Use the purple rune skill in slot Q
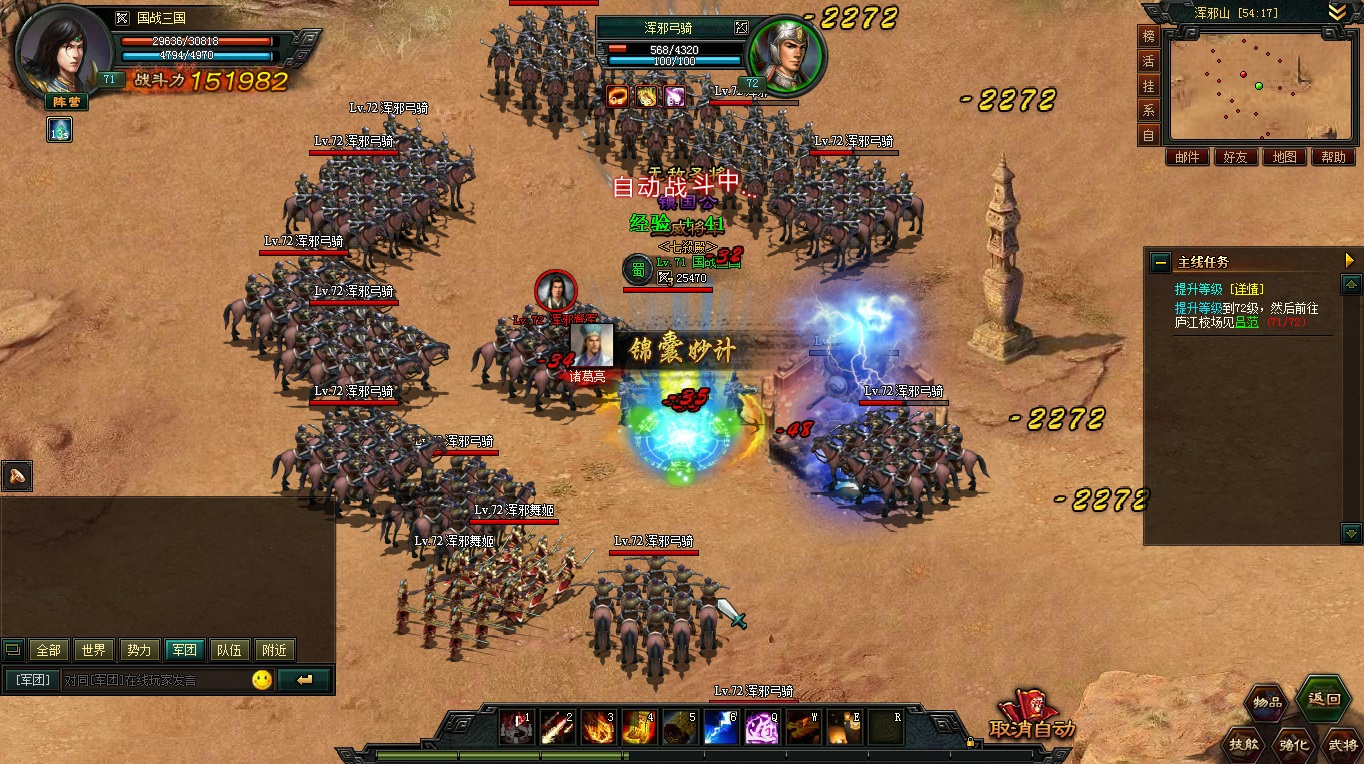Screen dimensions: 1364x764 (762, 727)
